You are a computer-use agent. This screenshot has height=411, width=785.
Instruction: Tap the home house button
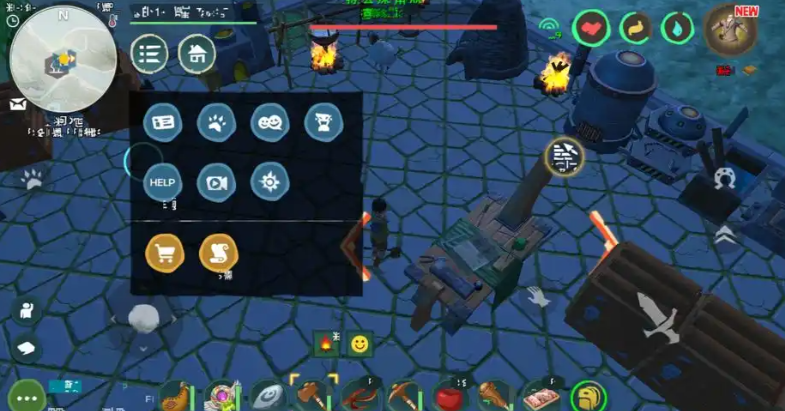point(197,53)
